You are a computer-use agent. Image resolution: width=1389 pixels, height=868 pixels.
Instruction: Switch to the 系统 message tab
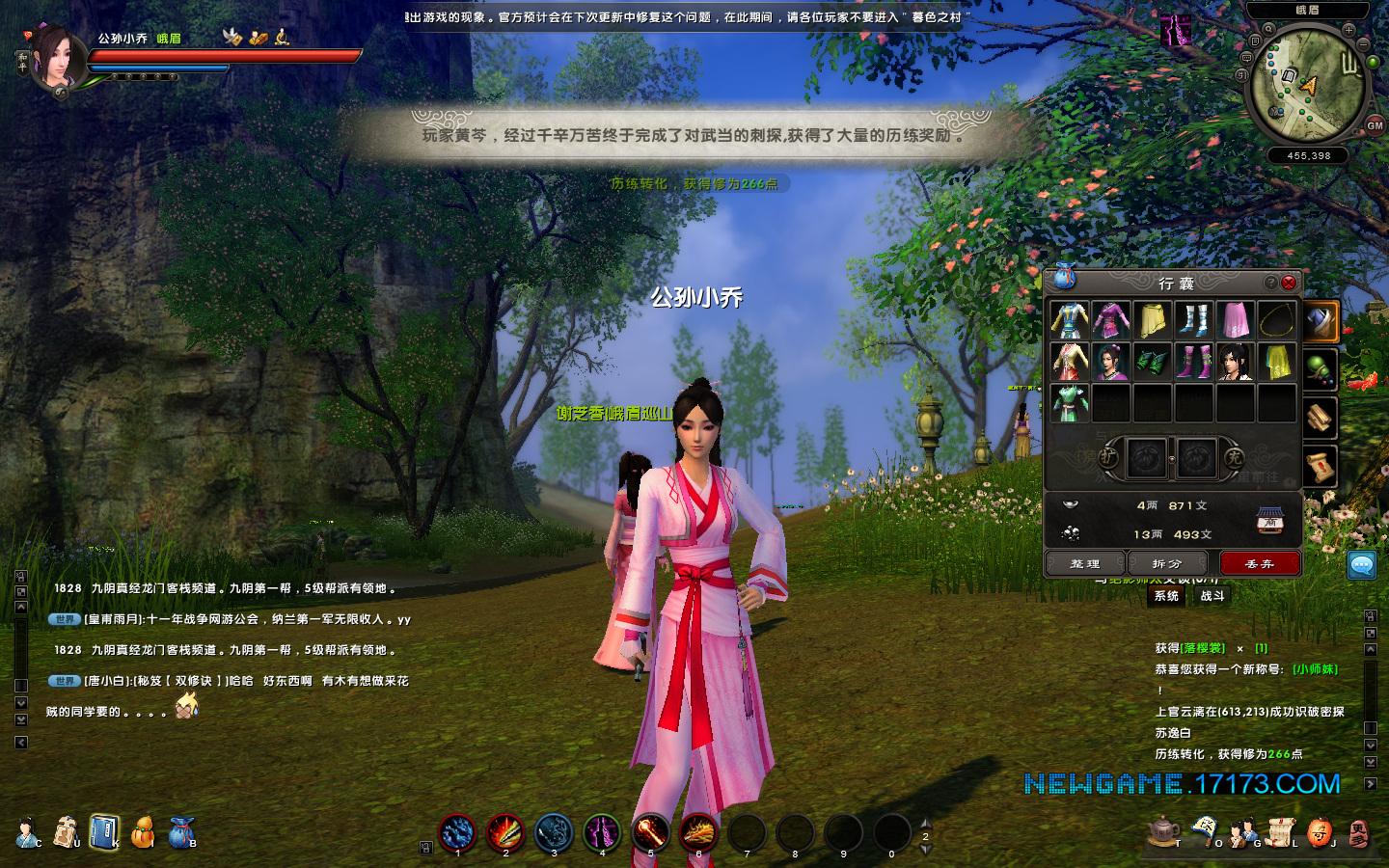pyautogui.click(x=1167, y=596)
